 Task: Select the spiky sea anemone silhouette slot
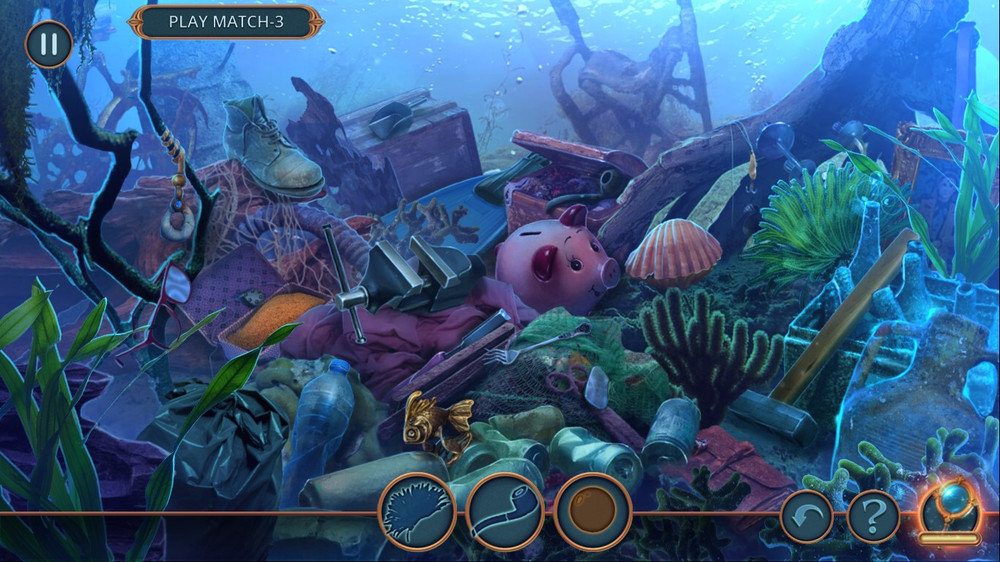point(417,512)
